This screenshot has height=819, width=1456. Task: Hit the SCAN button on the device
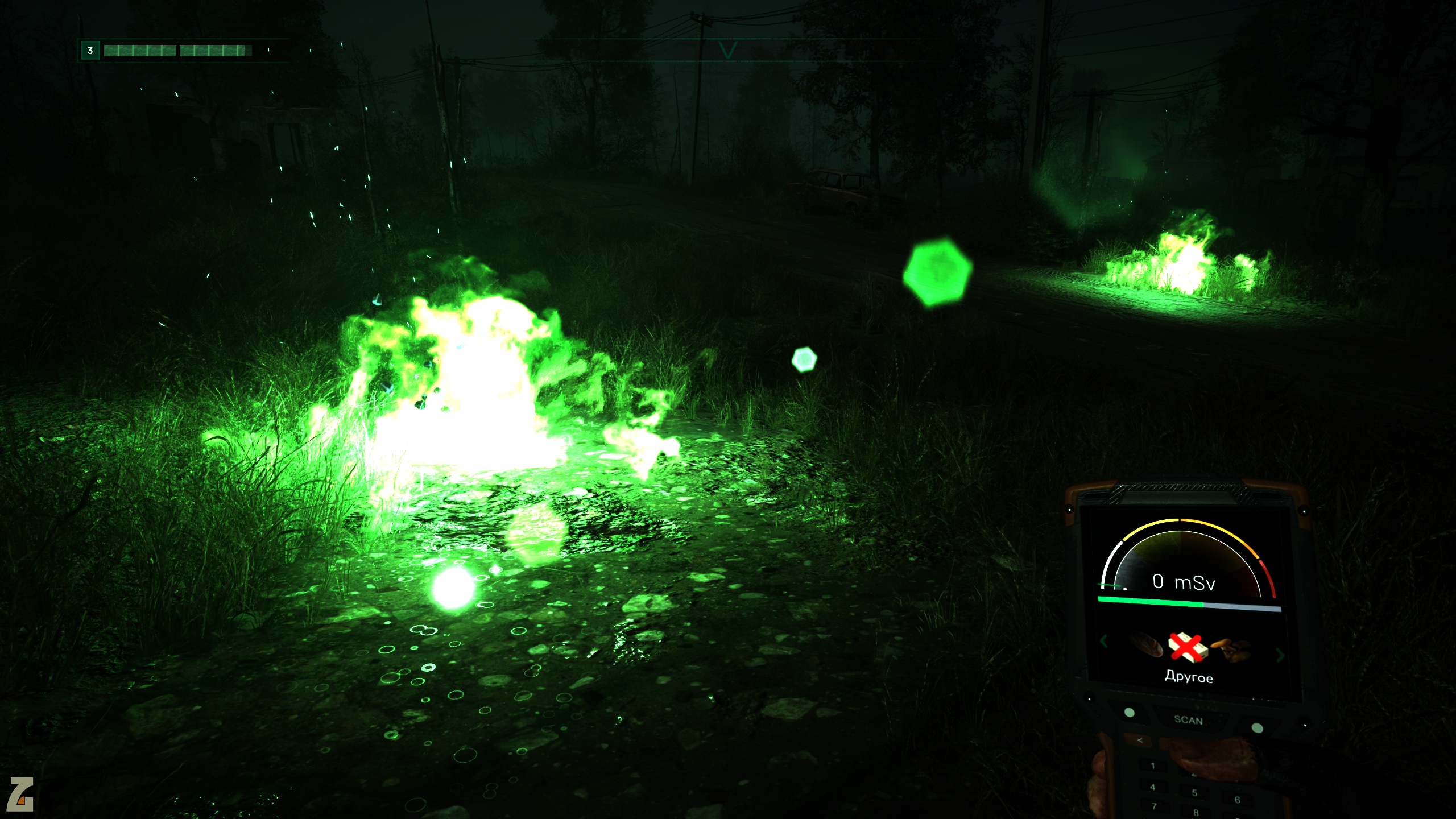pos(1188,719)
